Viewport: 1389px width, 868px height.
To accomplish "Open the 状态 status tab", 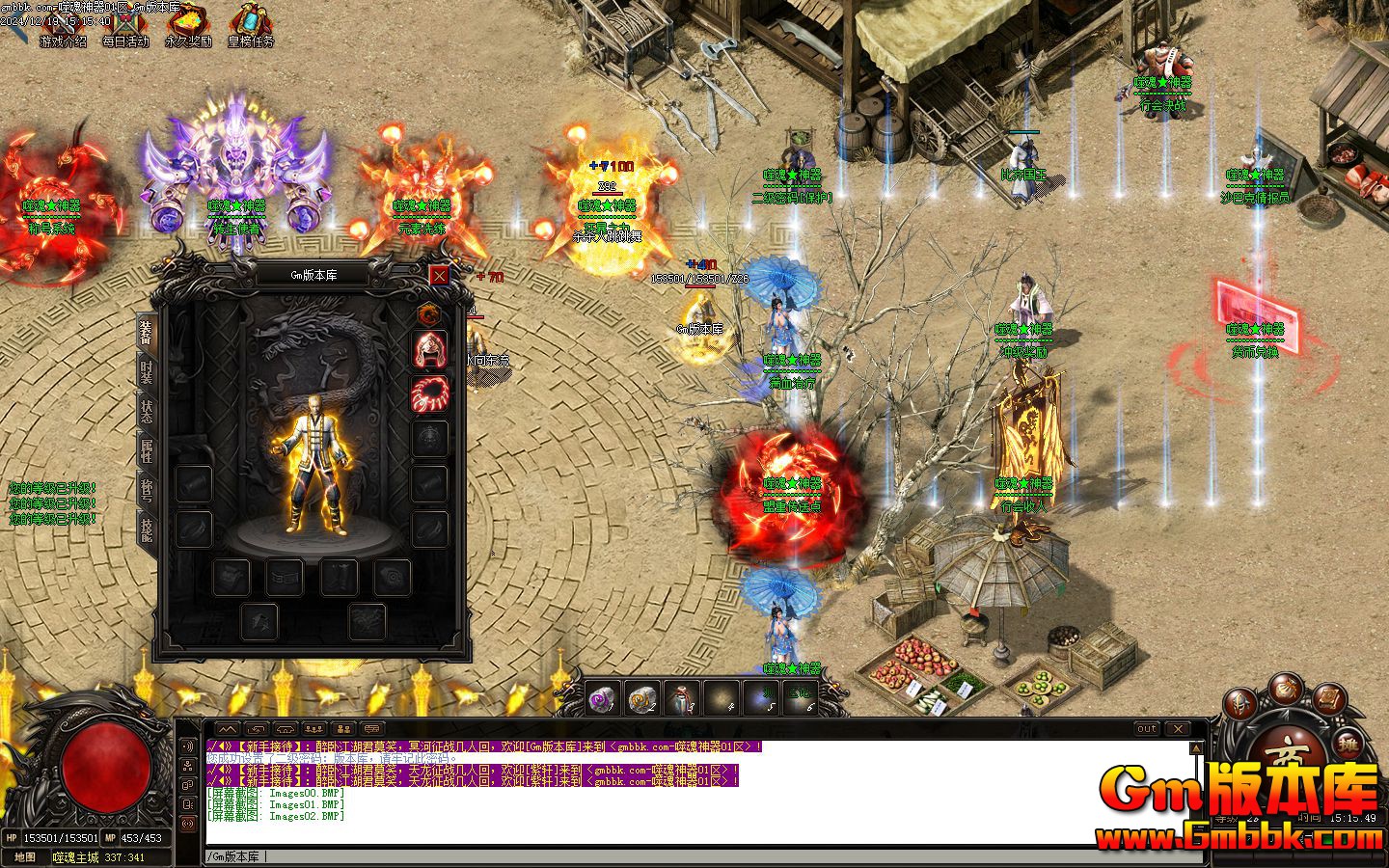I will click(x=147, y=412).
